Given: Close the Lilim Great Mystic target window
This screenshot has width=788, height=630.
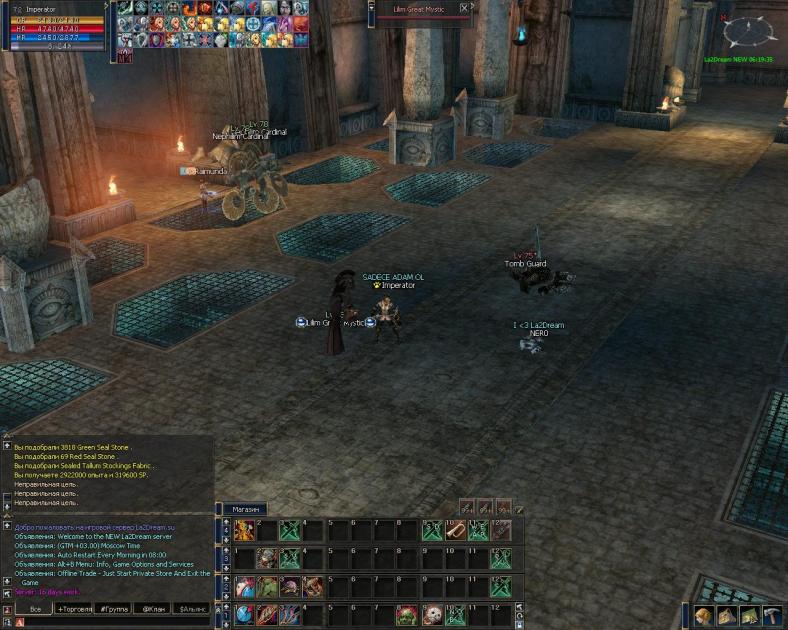Looking at the screenshot, I should tap(464, 7).
